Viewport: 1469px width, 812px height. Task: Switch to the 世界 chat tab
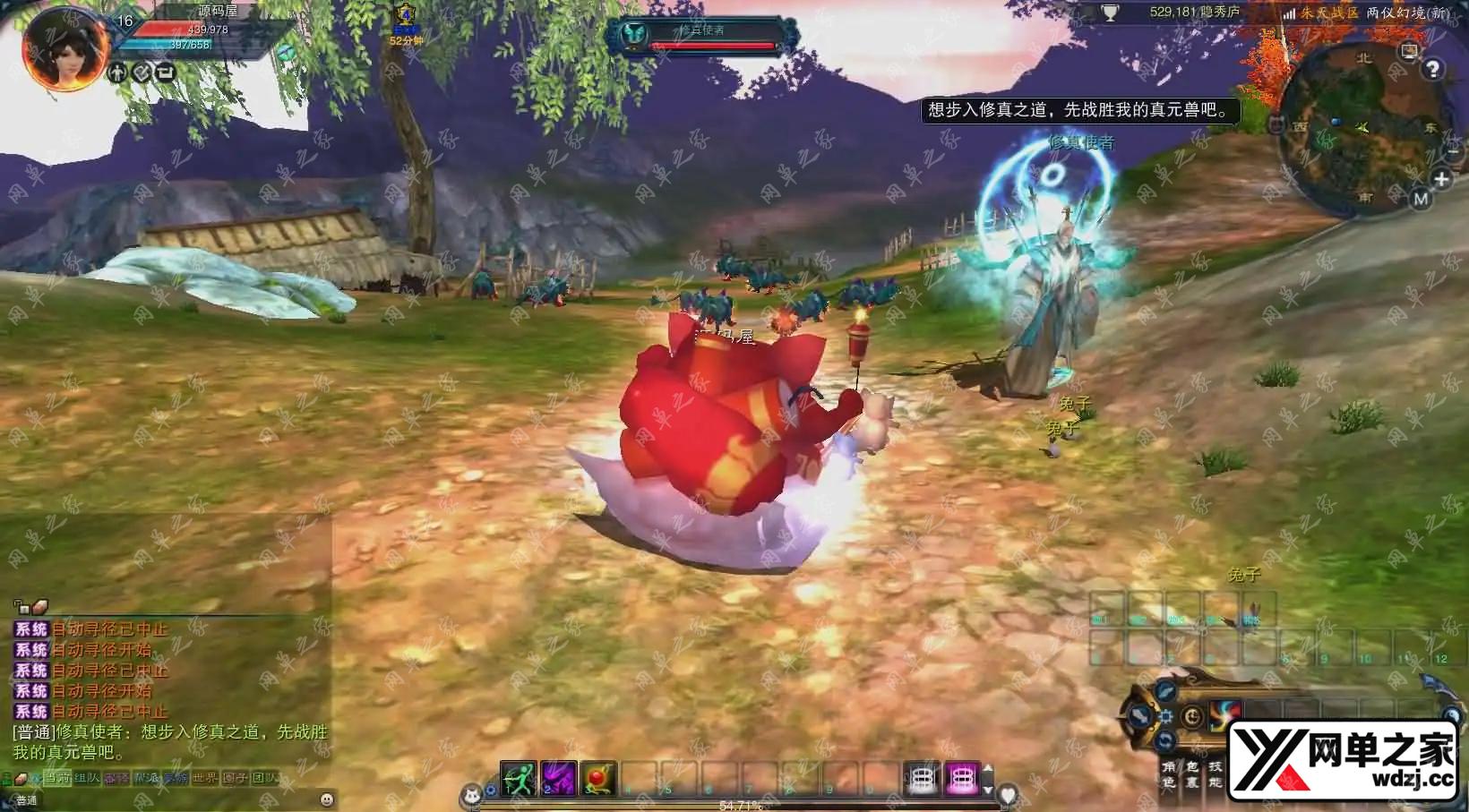(204, 778)
